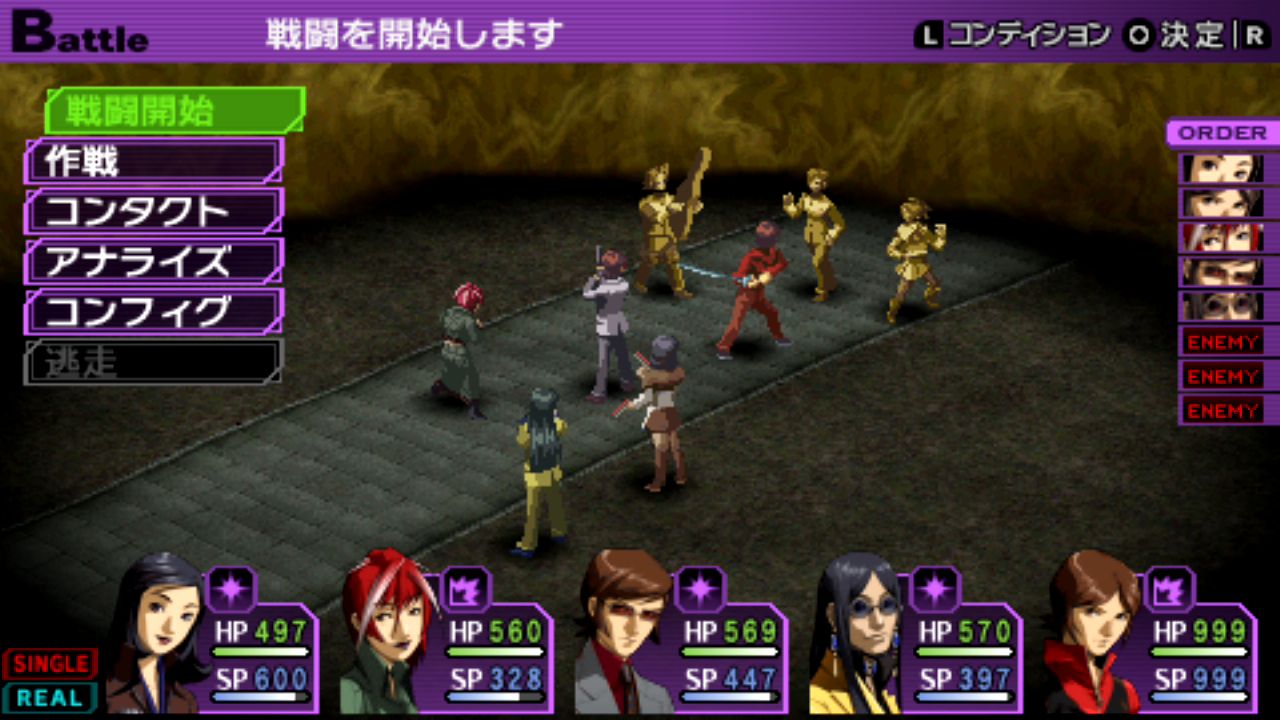Viewport: 1280px width, 720px height.
Task: Select the top portrait in the turn order
Action: [x=1221, y=168]
